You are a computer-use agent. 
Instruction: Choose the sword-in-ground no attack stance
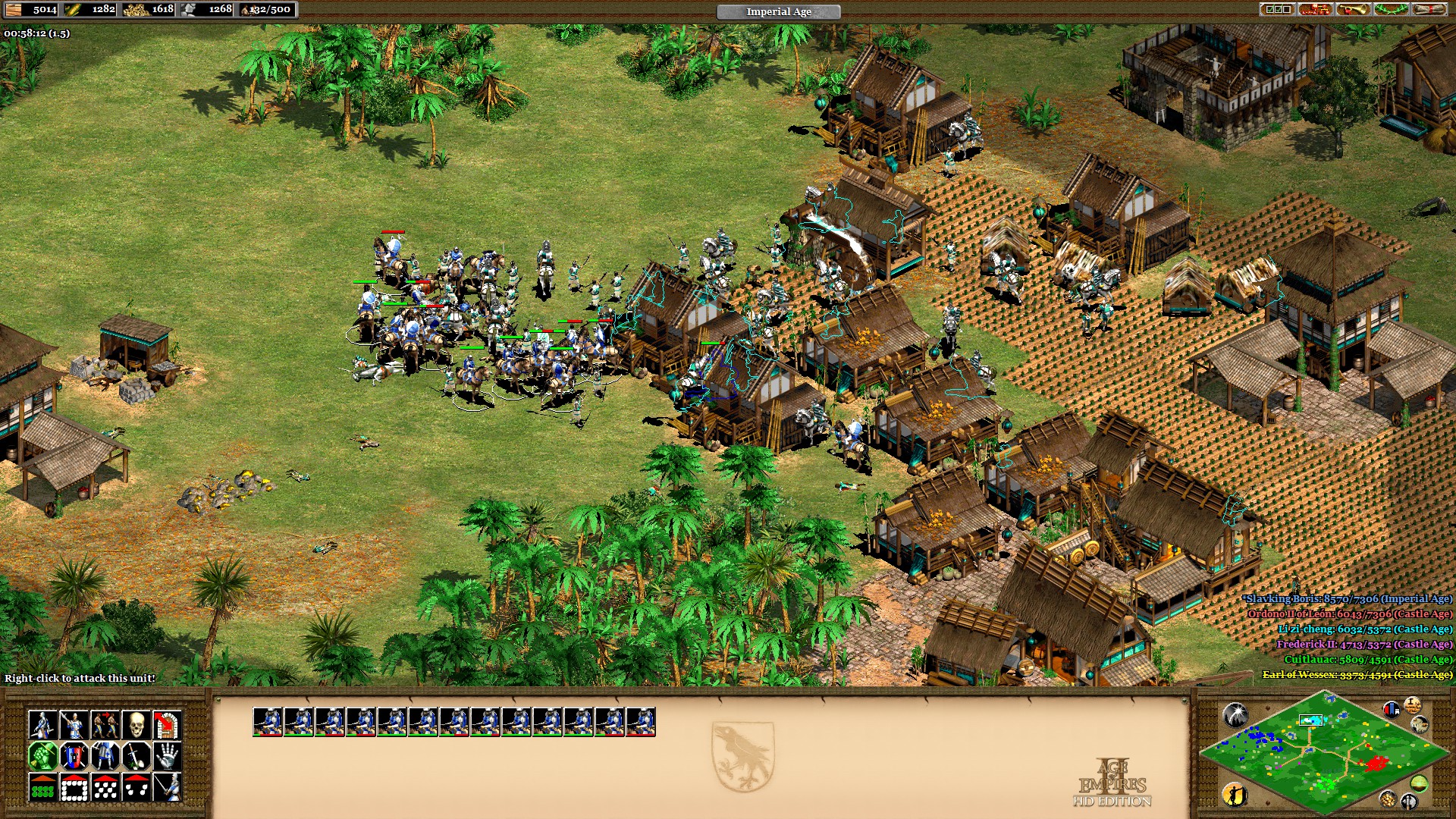(x=136, y=756)
